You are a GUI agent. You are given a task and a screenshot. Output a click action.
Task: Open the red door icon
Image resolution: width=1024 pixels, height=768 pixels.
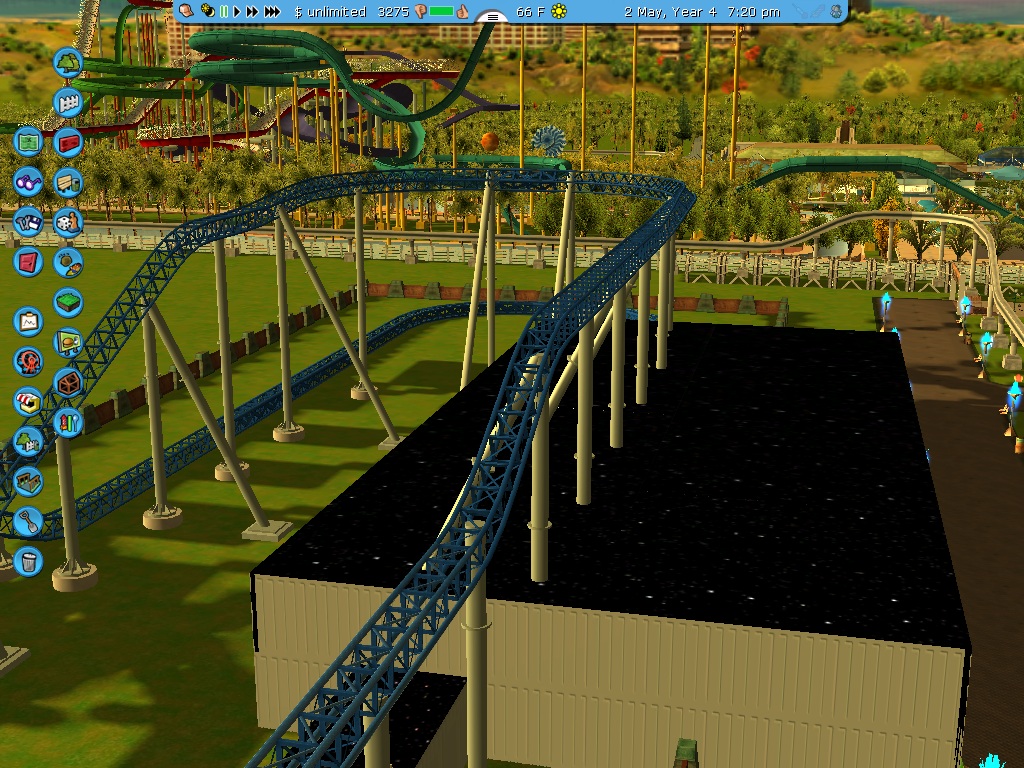point(28,262)
